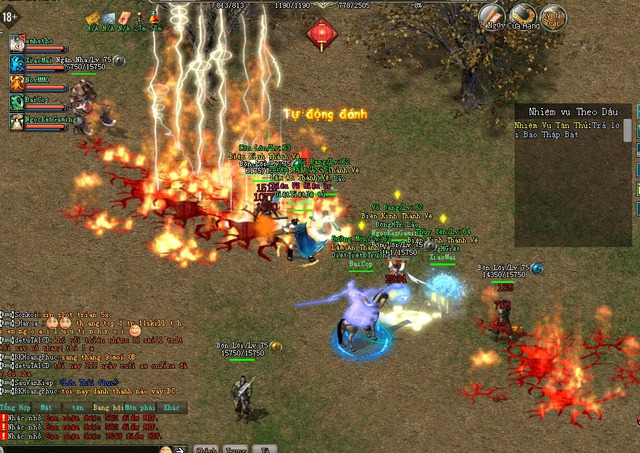Click the yellow ticket buff icon
The image size is (640, 453).
pyautogui.click(x=93, y=18)
